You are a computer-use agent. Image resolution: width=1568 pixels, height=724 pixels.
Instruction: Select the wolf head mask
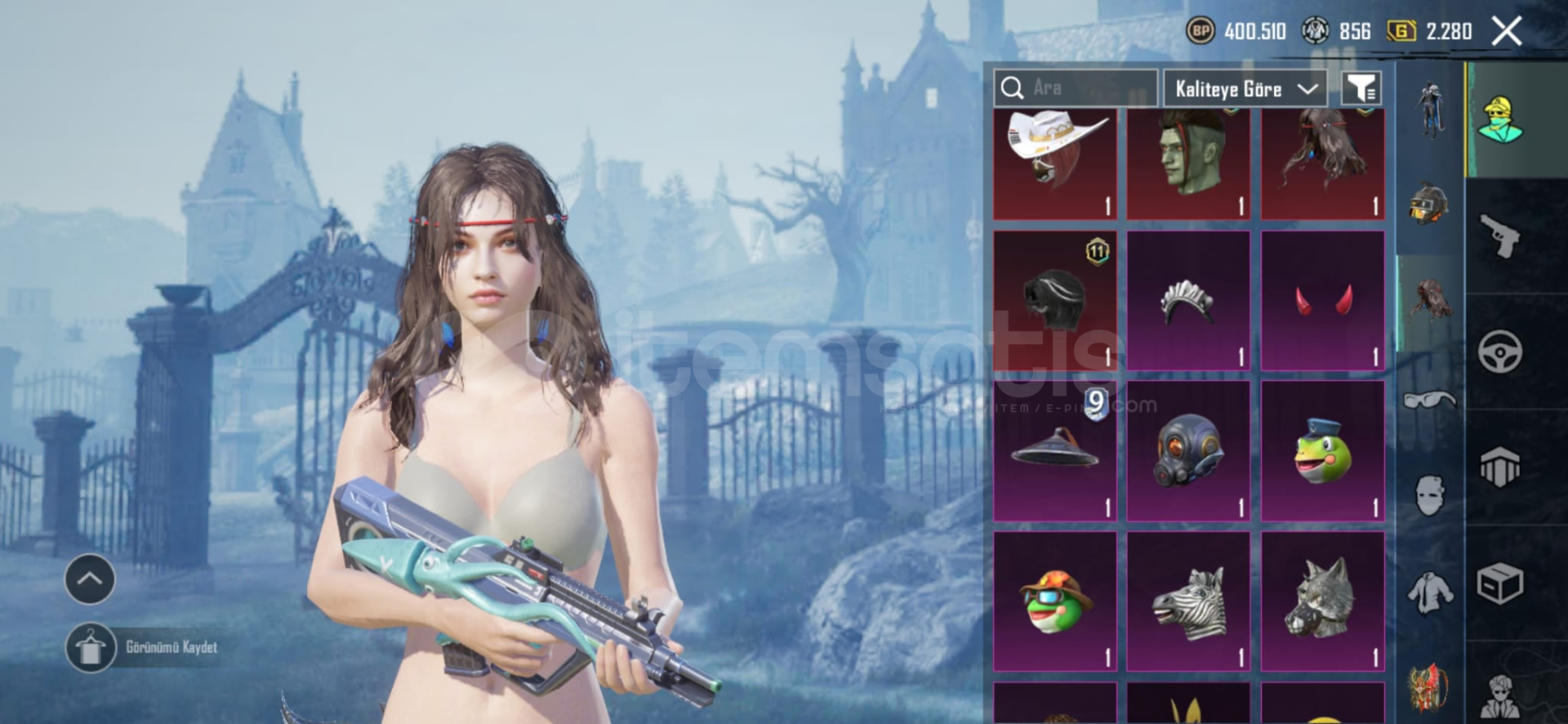point(1322,601)
